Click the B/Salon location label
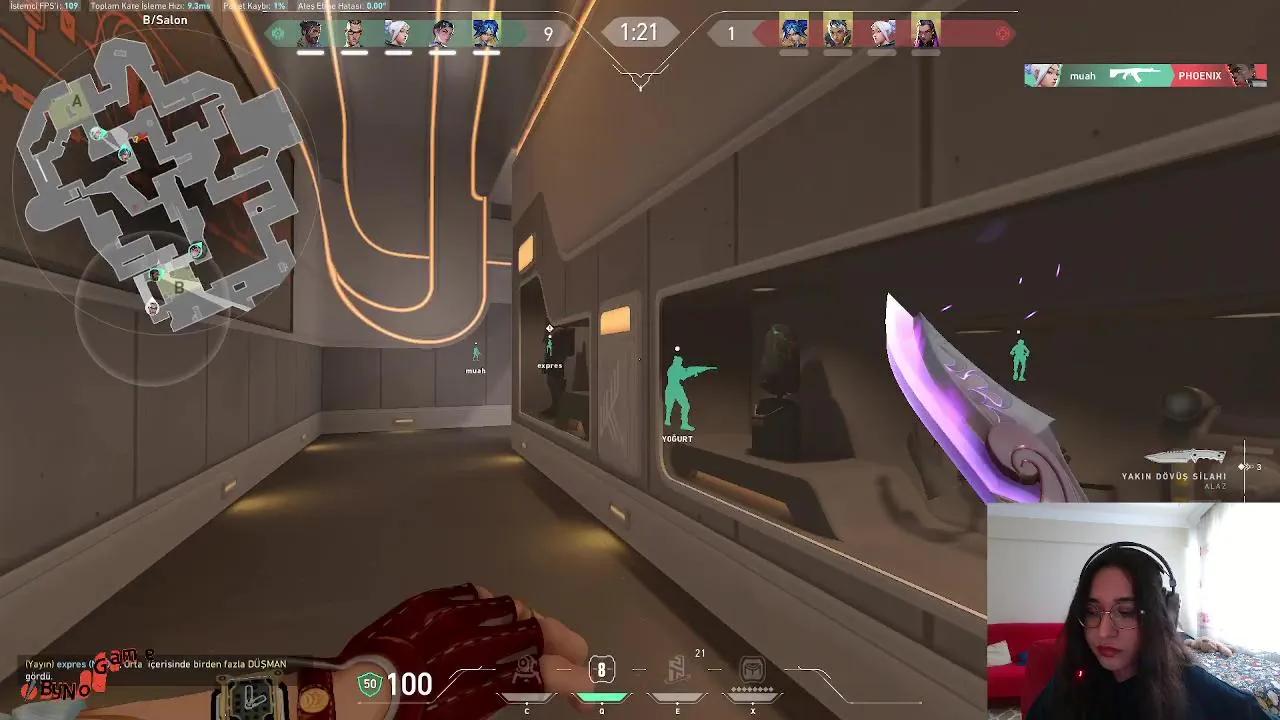 [165, 19]
